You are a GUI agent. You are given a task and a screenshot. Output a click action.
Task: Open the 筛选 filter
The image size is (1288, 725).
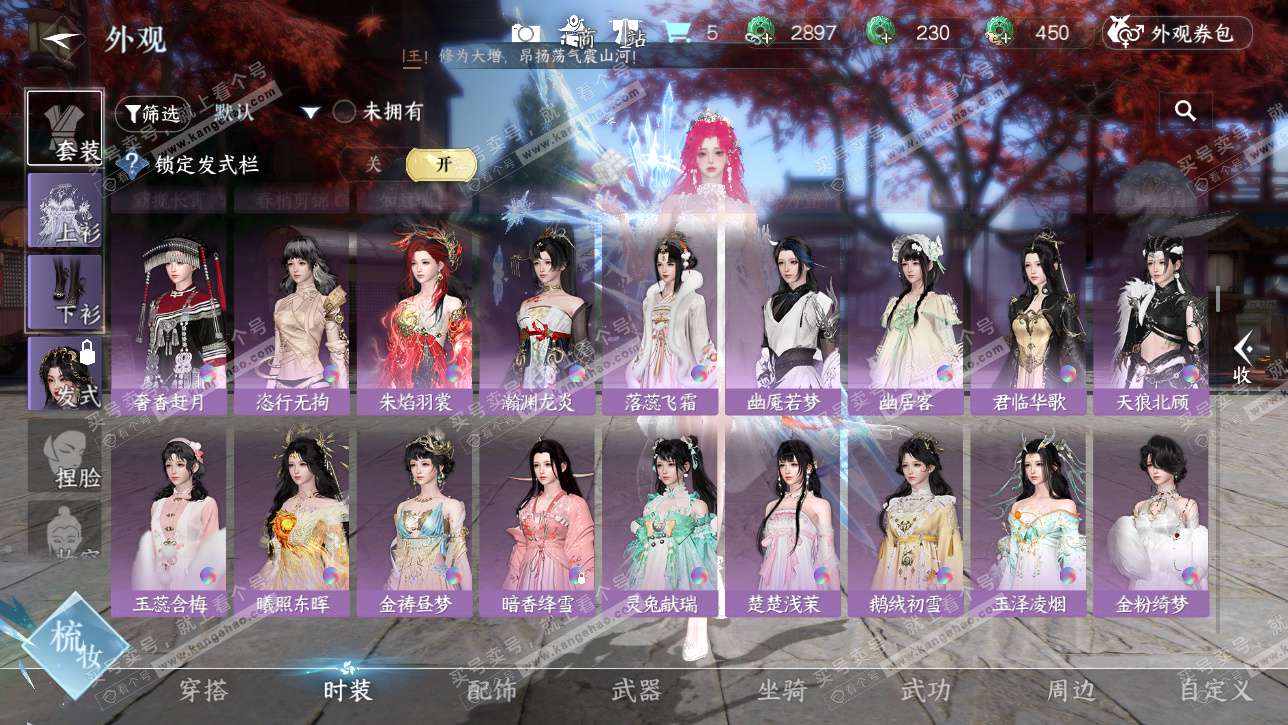(151, 113)
